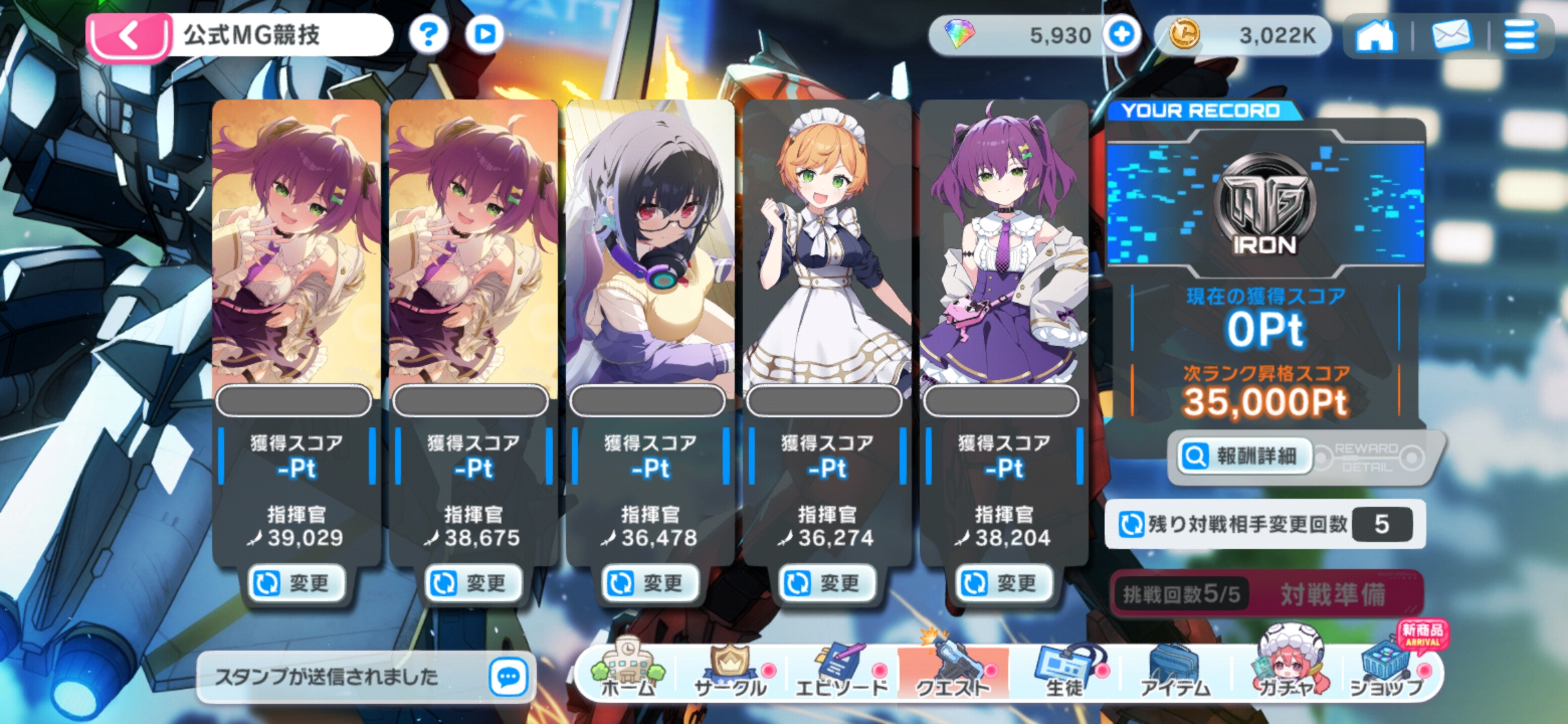This screenshot has width=1568, height=724.
Task: Open the question mark help button
Action: [429, 34]
